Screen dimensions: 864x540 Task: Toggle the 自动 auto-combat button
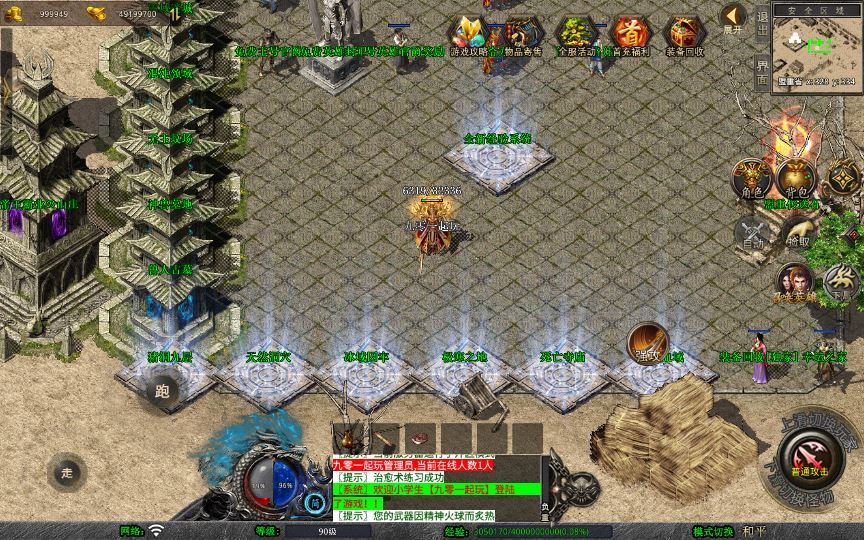point(751,232)
